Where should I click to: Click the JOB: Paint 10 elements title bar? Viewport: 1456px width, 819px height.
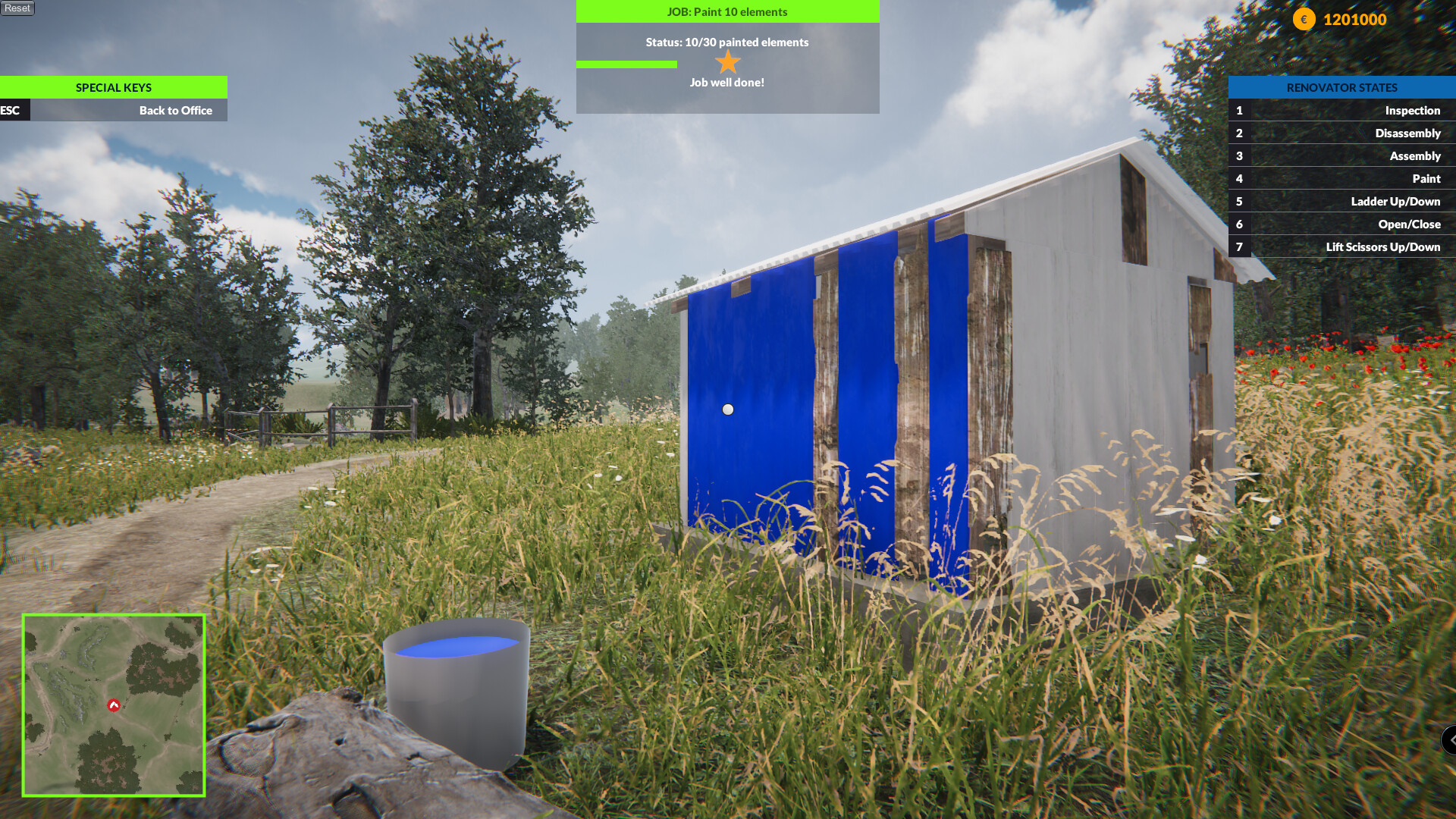point(727,11)
